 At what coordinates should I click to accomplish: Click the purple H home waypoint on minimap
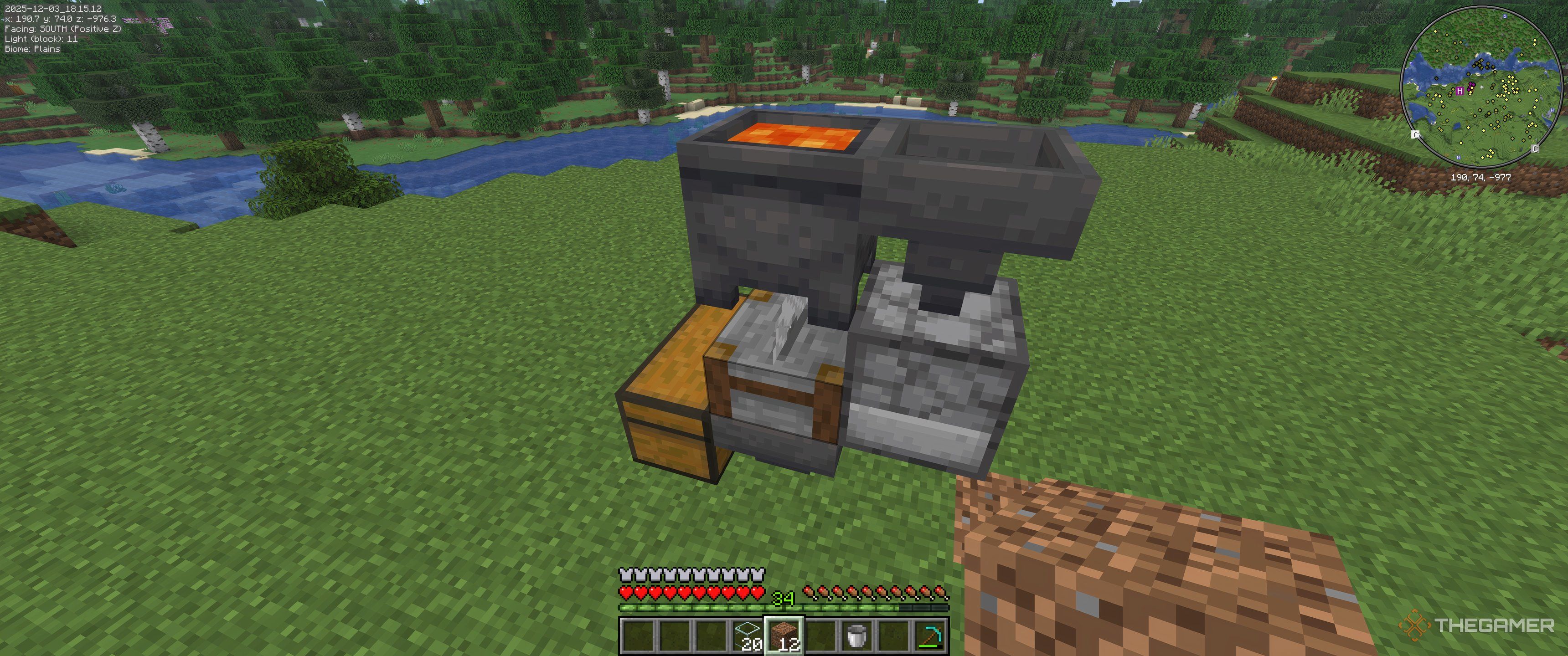1460,91
